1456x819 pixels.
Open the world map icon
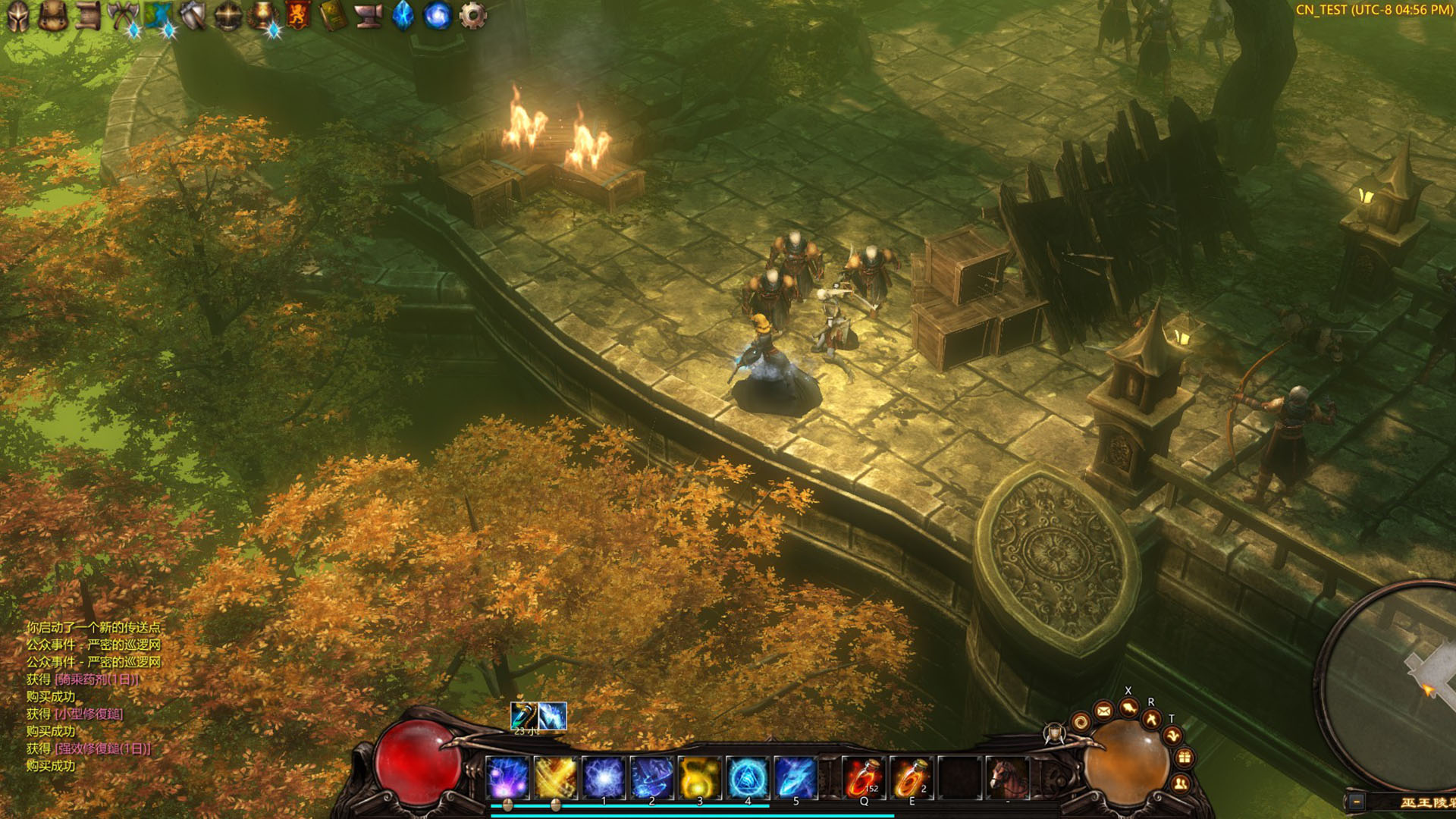(x=159, y=13)
